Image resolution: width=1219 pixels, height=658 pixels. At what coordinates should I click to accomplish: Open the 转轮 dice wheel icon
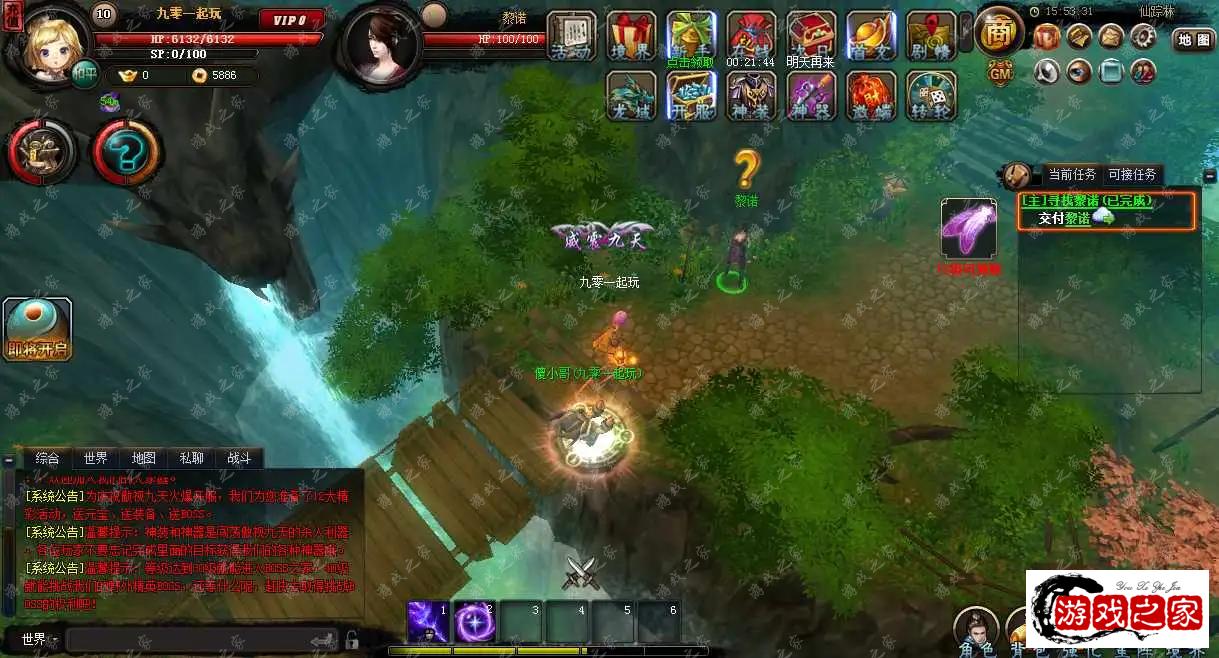pos(931,97)
